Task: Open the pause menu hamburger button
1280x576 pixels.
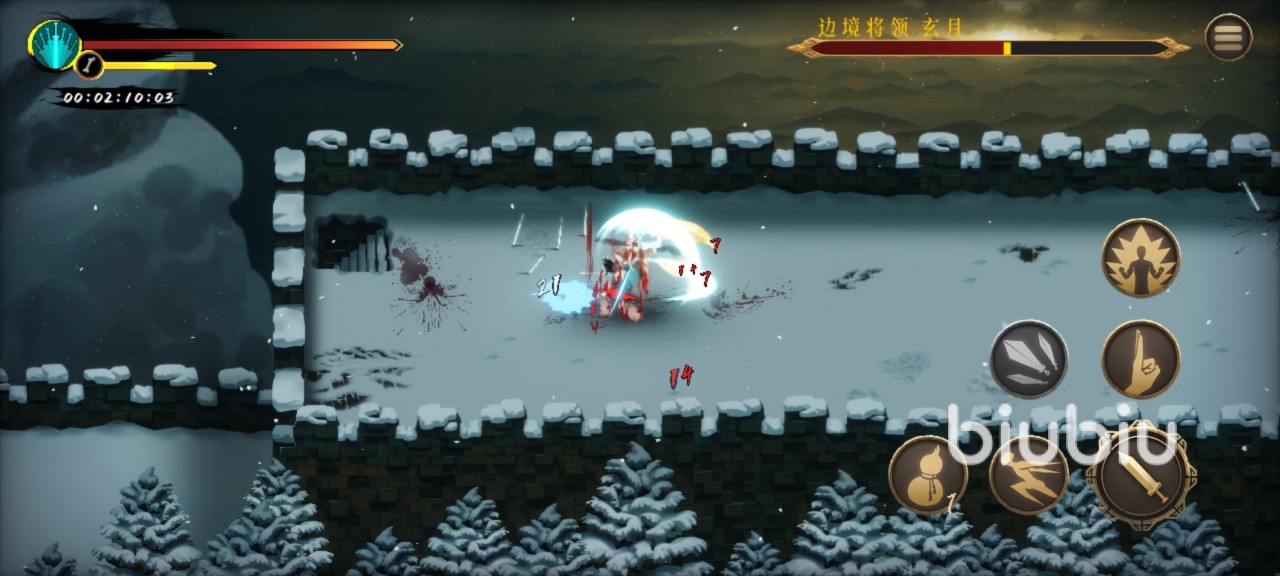Action: (1227, 38)
